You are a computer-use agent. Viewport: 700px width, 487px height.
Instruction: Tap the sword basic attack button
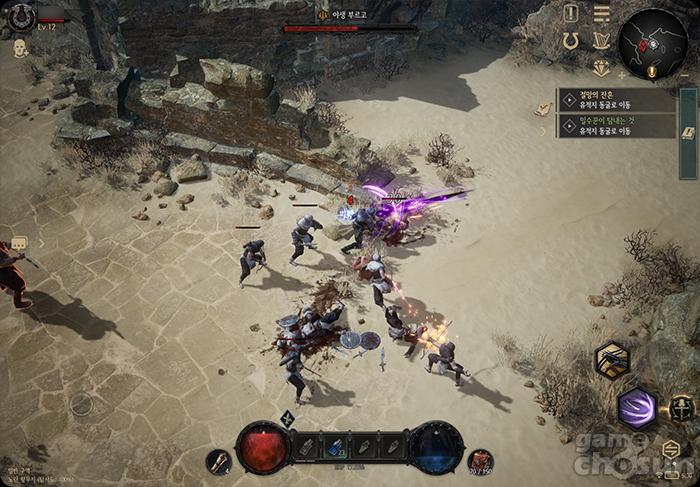pyautogui.click(x=683, y=407)
